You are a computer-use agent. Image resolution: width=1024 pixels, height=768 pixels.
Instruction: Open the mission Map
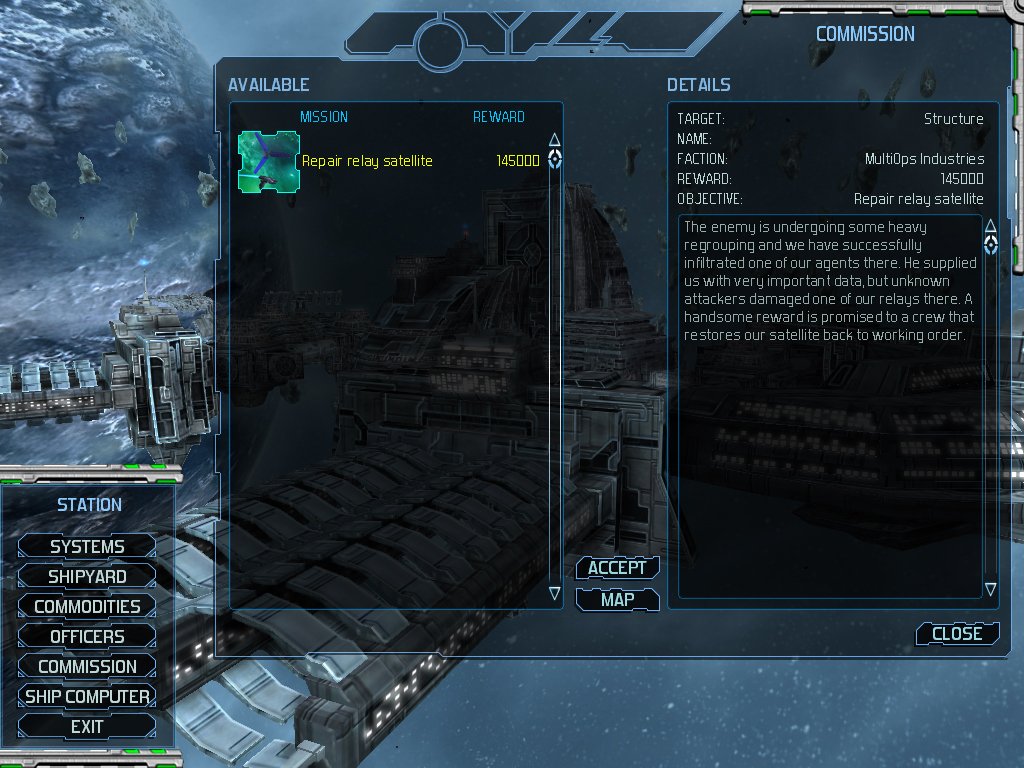tap(617, 600)
